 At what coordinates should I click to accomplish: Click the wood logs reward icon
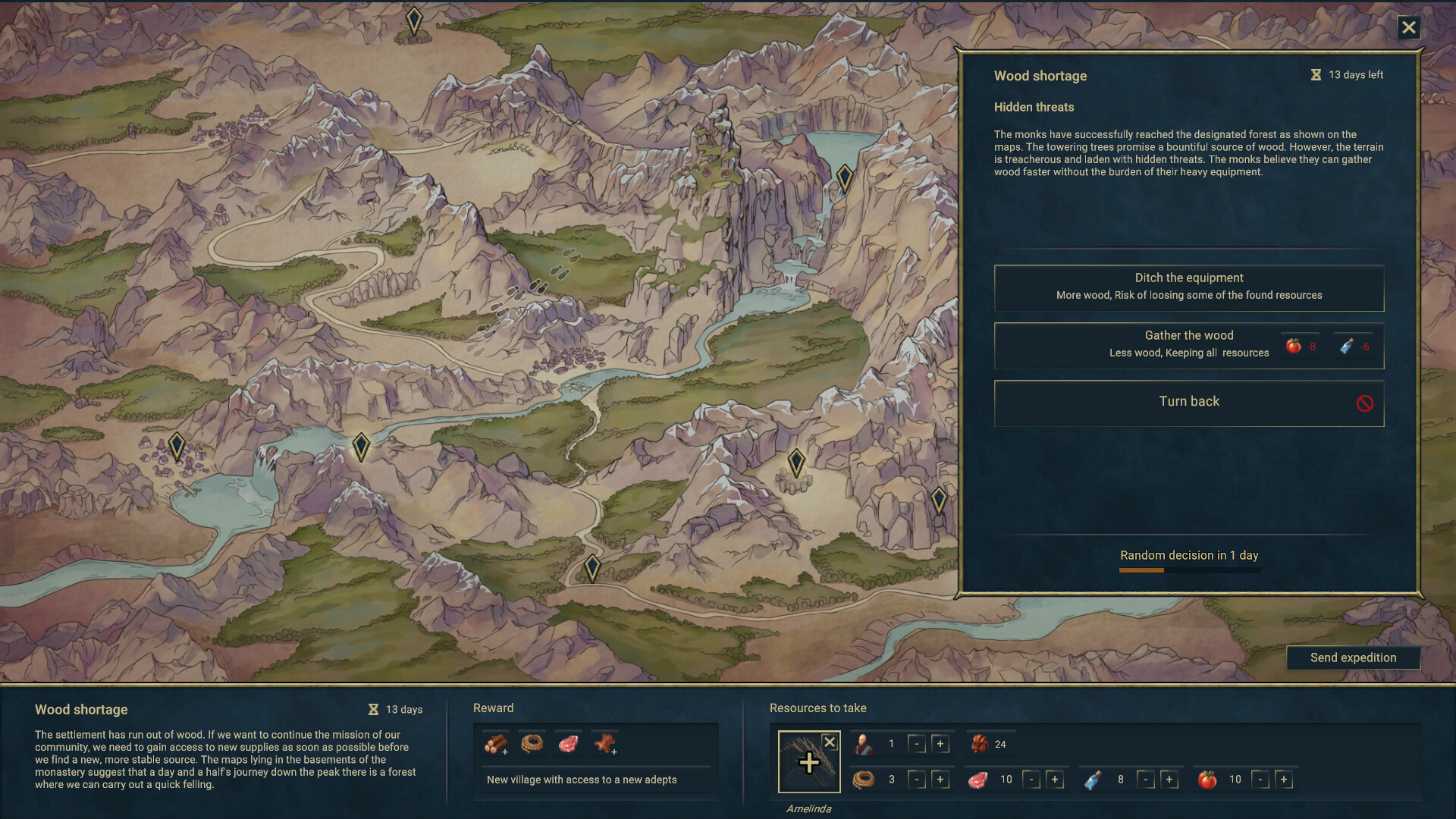(494, 744)
